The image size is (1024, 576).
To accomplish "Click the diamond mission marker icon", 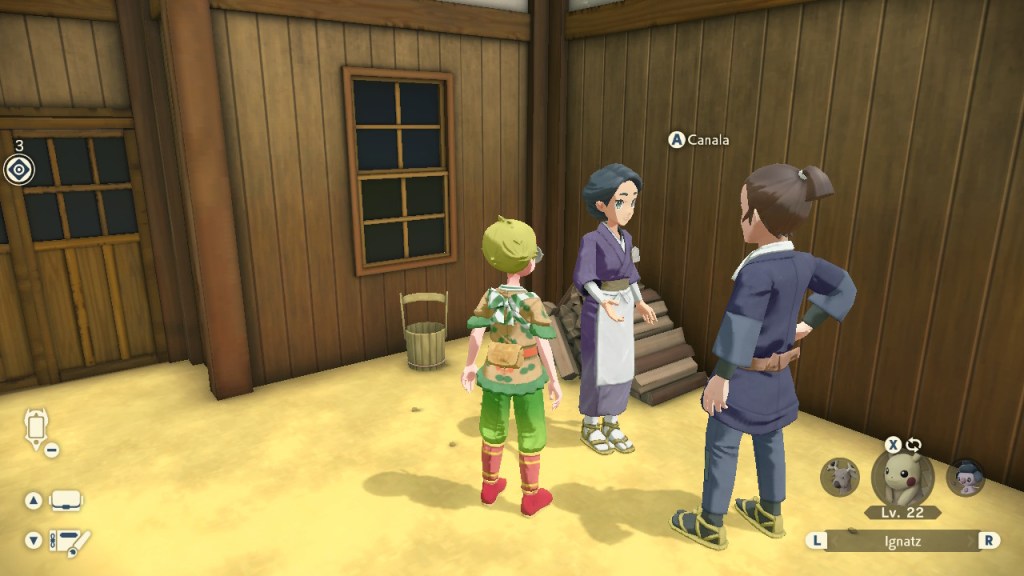I will tap(18, 170).
